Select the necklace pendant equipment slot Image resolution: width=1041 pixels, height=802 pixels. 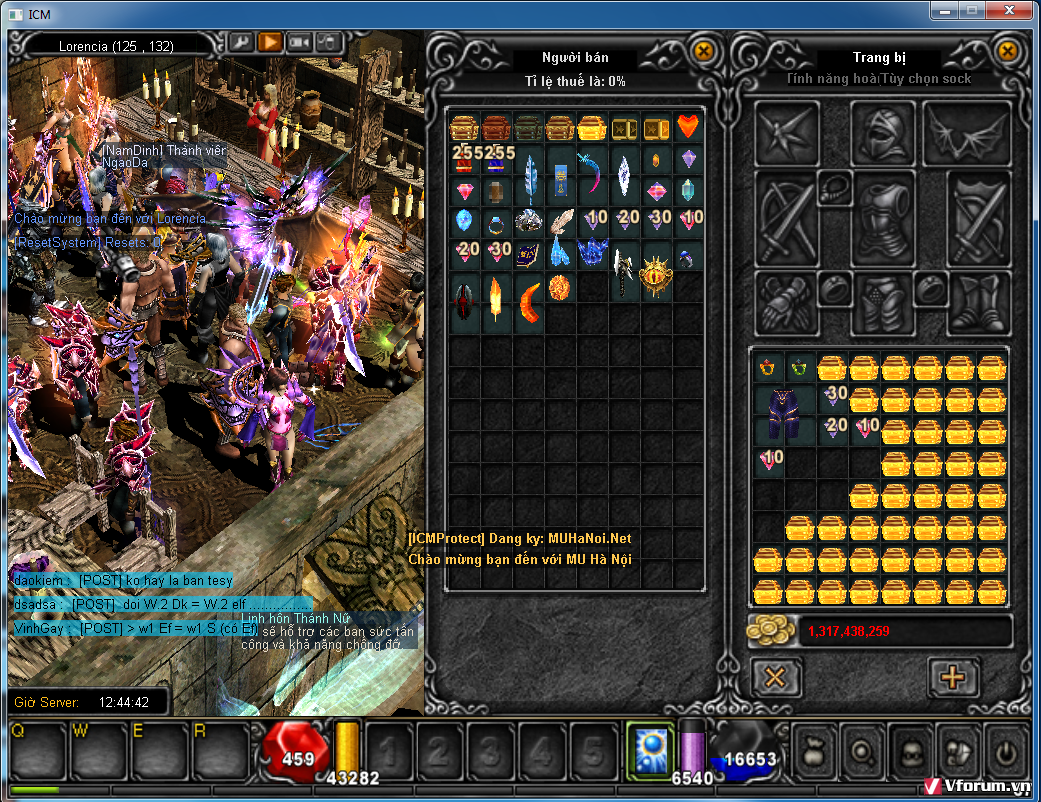833,184
